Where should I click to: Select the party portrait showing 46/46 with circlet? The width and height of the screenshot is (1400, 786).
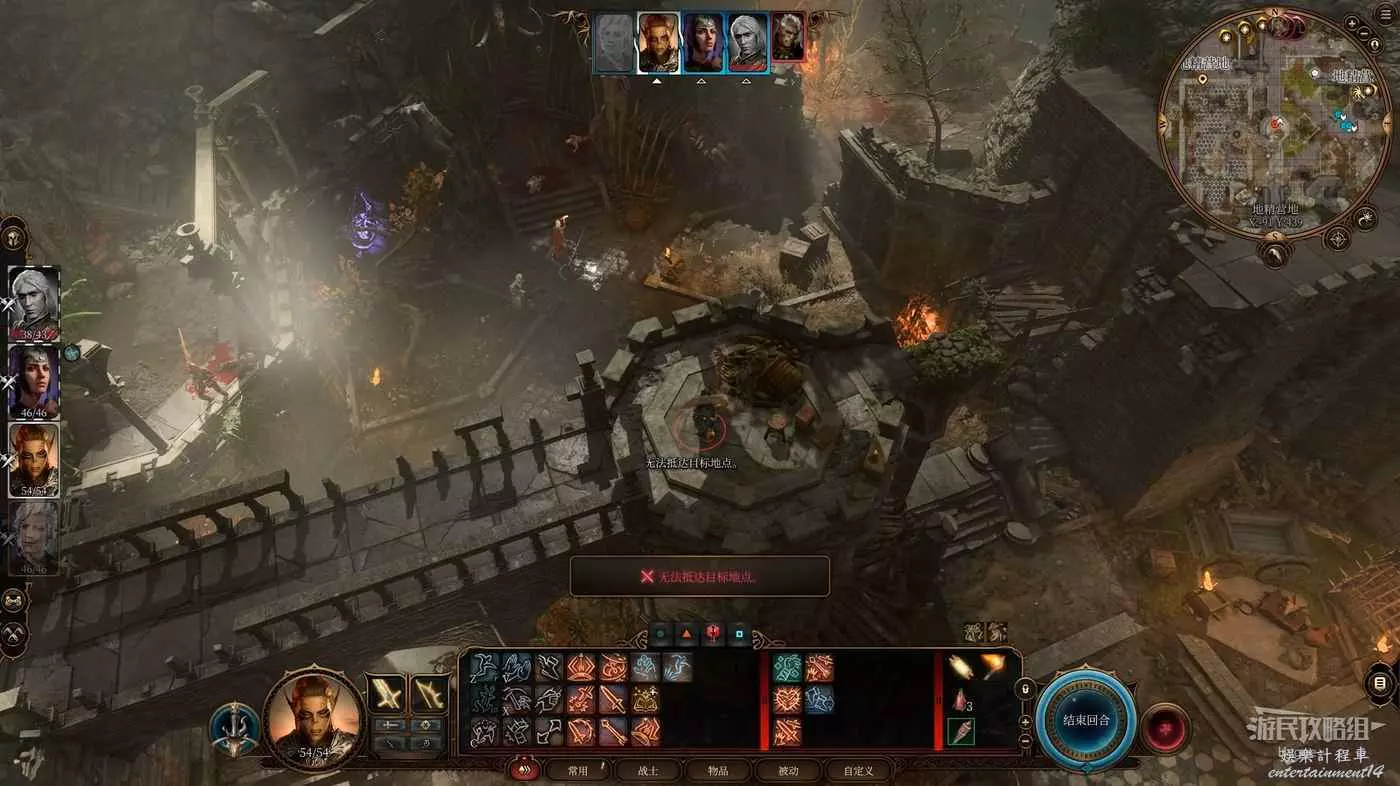[x=34, y=380]
